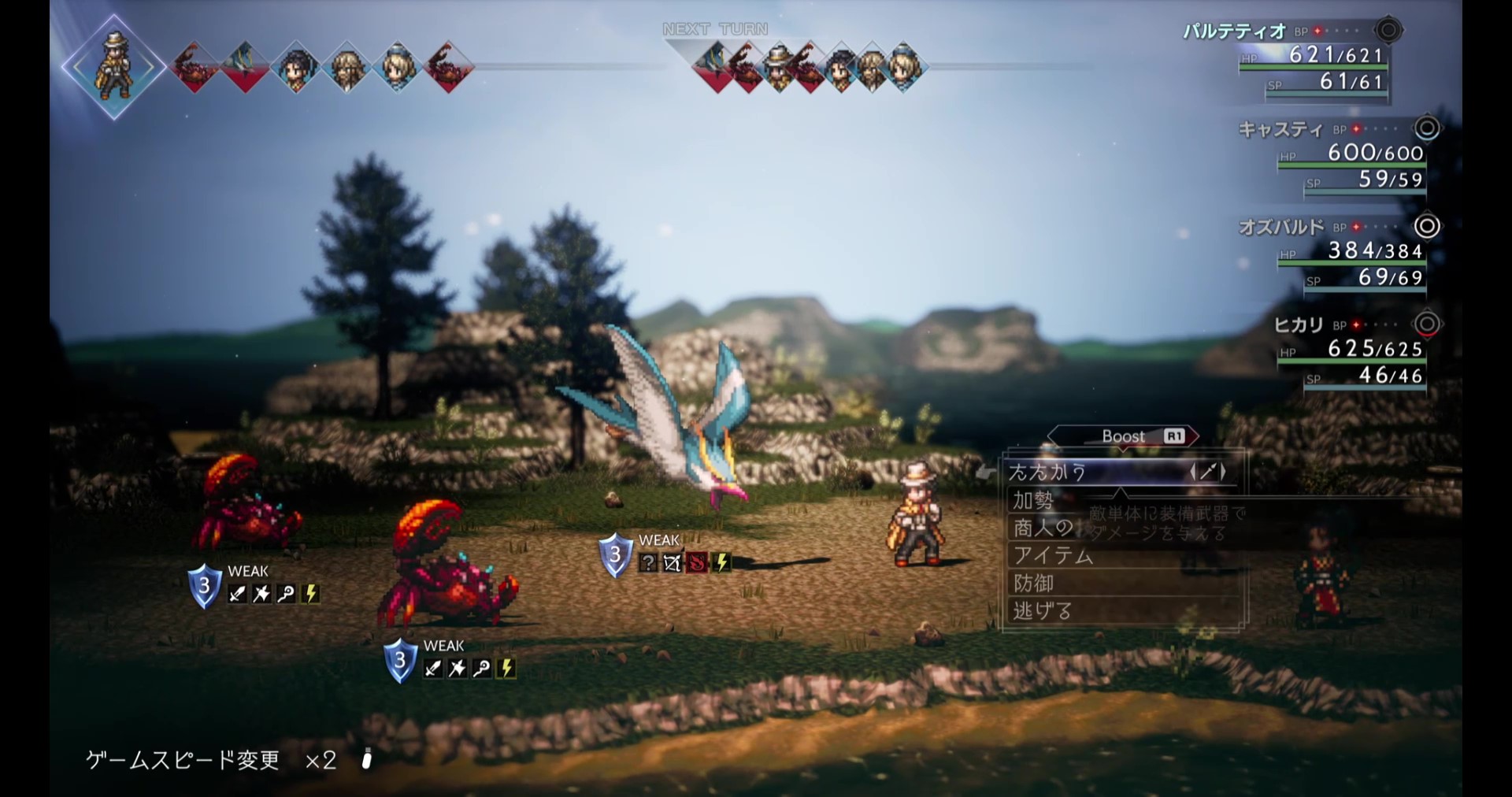The height and width of the screenshot is (797, 1512).
Task: Click the bird enemy's unknown weakness icon
Action: pyautogui.click(x=647, y=562)
